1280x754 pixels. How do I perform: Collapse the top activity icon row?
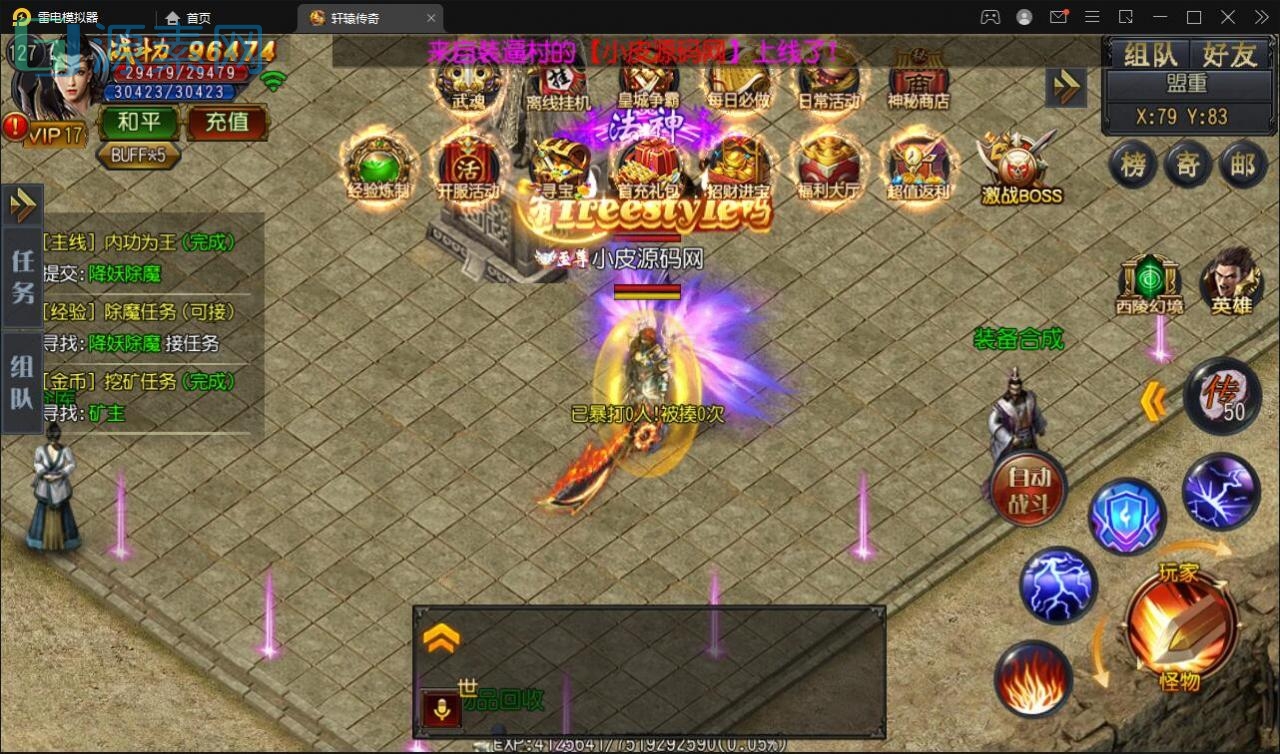(x=1066, y=87)
